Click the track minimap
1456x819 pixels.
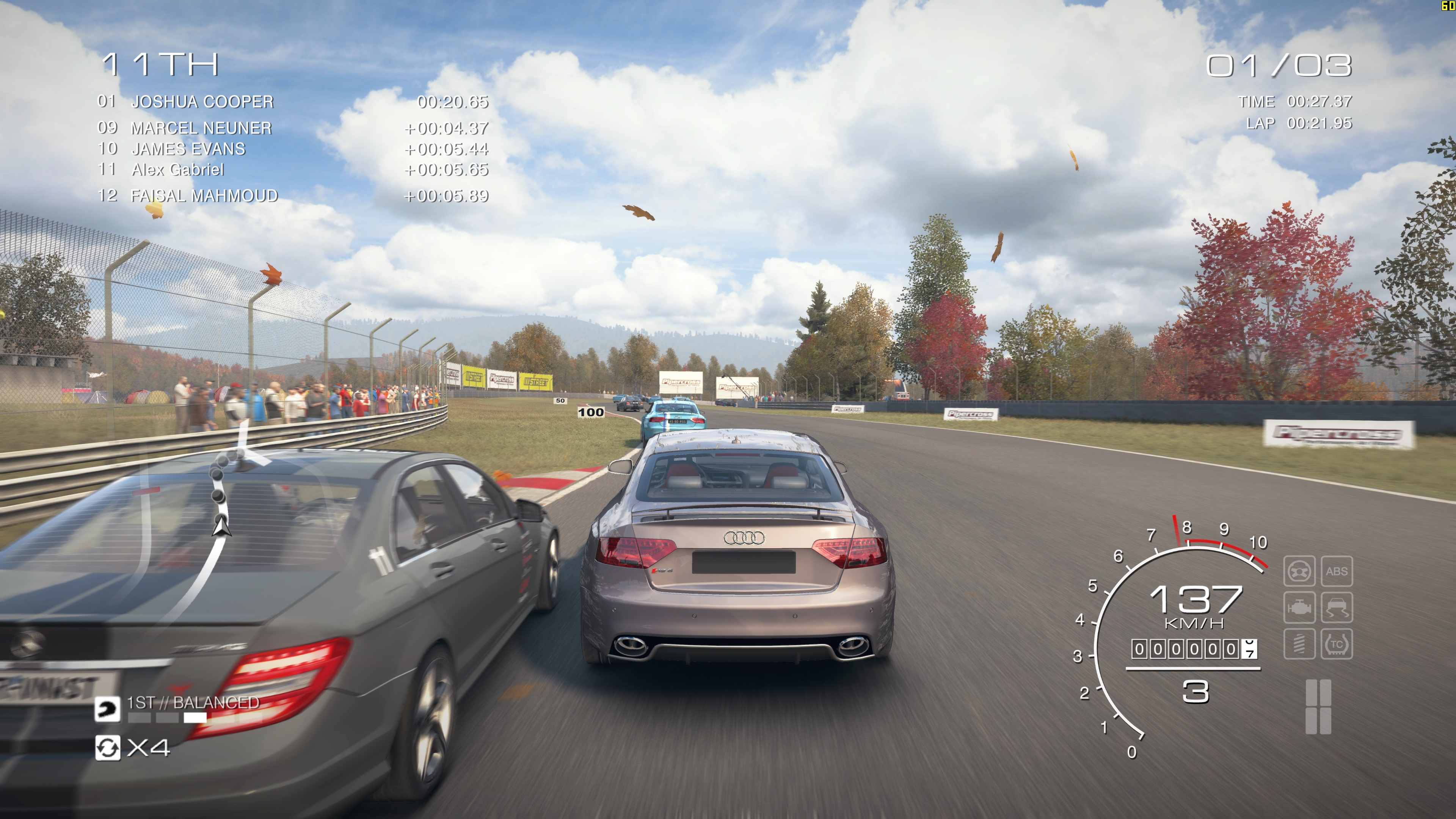point(220,509)
